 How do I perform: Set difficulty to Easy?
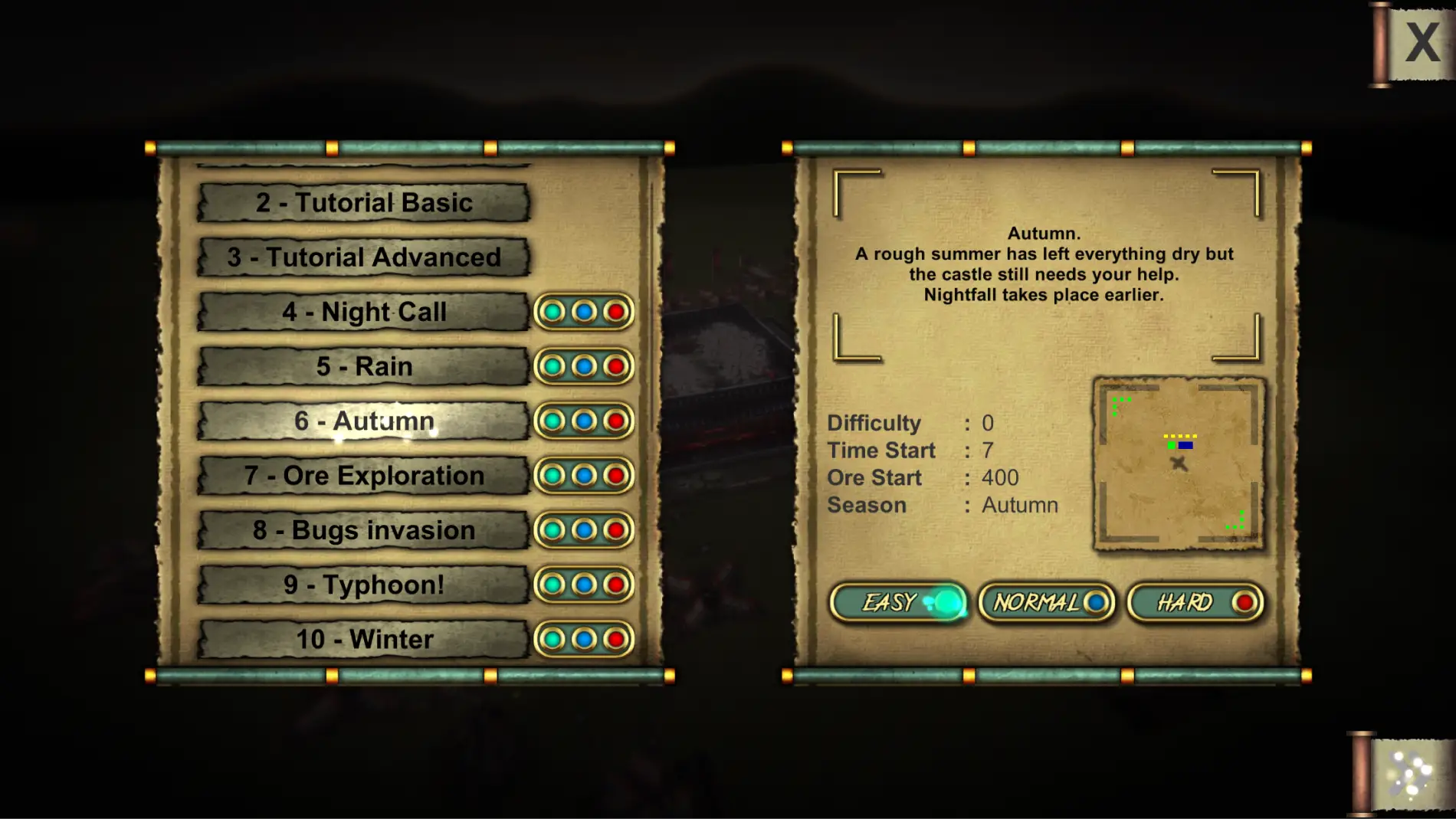[x=898, y=603]
